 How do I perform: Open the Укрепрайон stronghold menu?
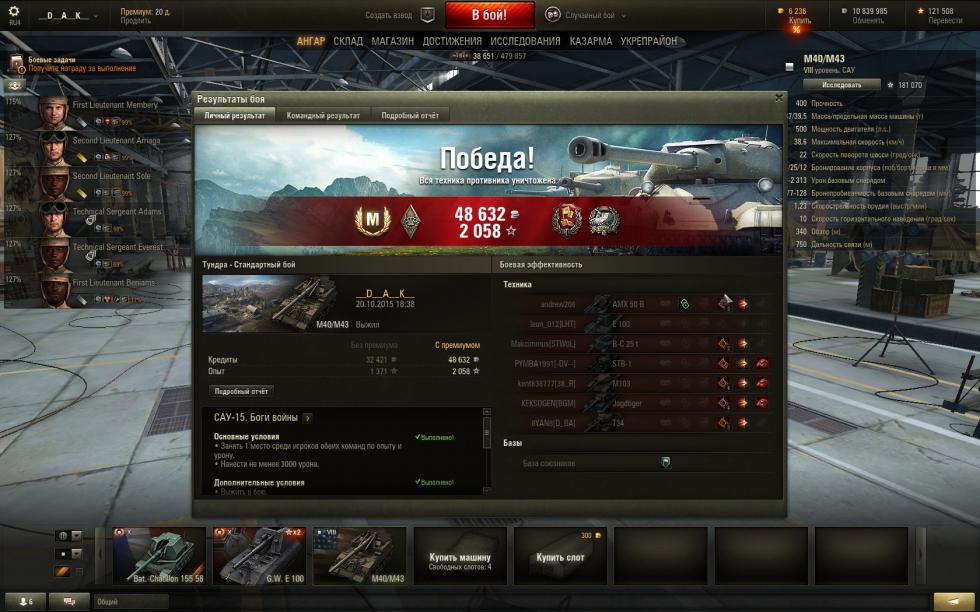coord(649,41)
